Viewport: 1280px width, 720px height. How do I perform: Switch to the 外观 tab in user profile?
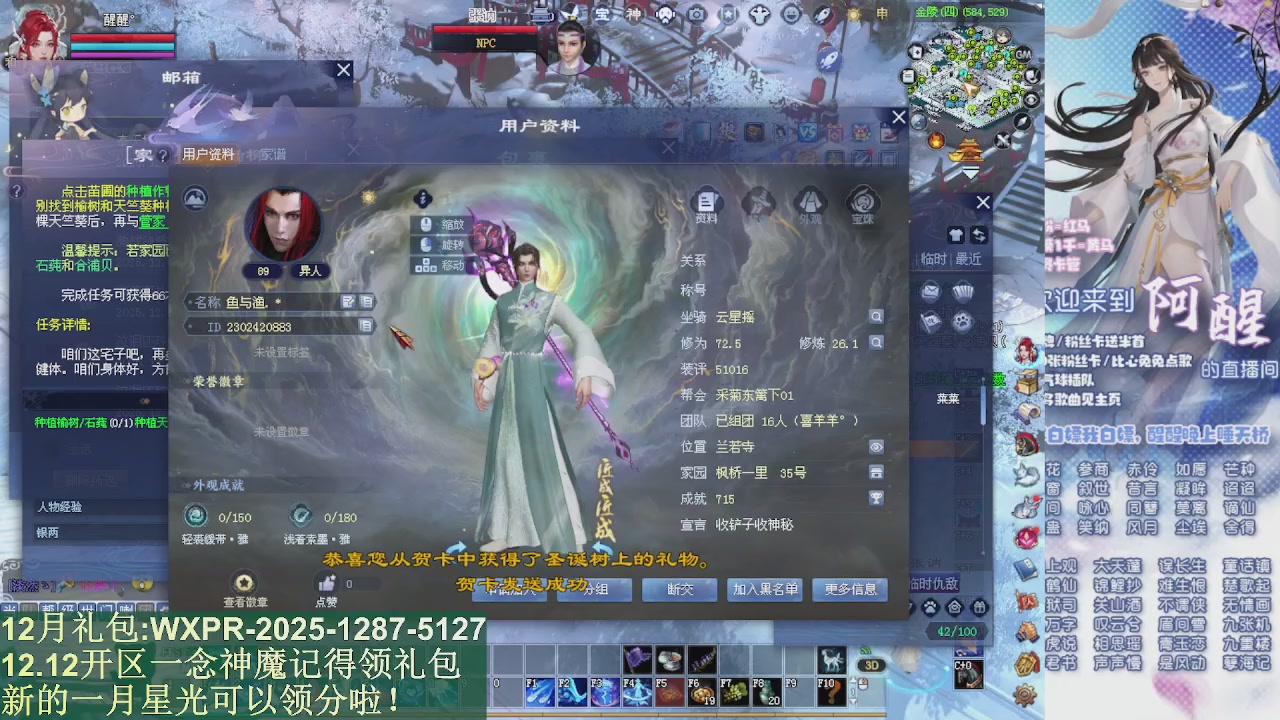click(x=810, y=203)
